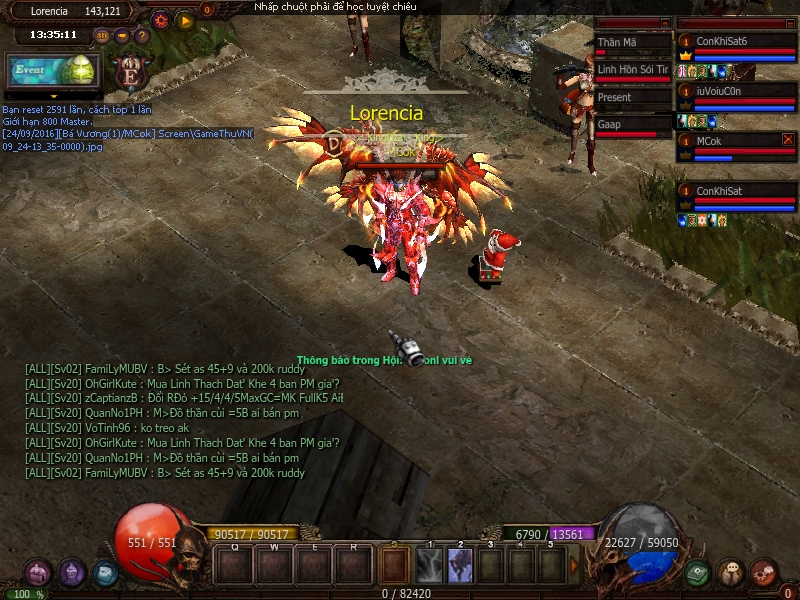Image resolution: width=800 pixels, height=600 pixels.
Task: Activate the yellow play arrow button
Action: [x=185, y=19]
